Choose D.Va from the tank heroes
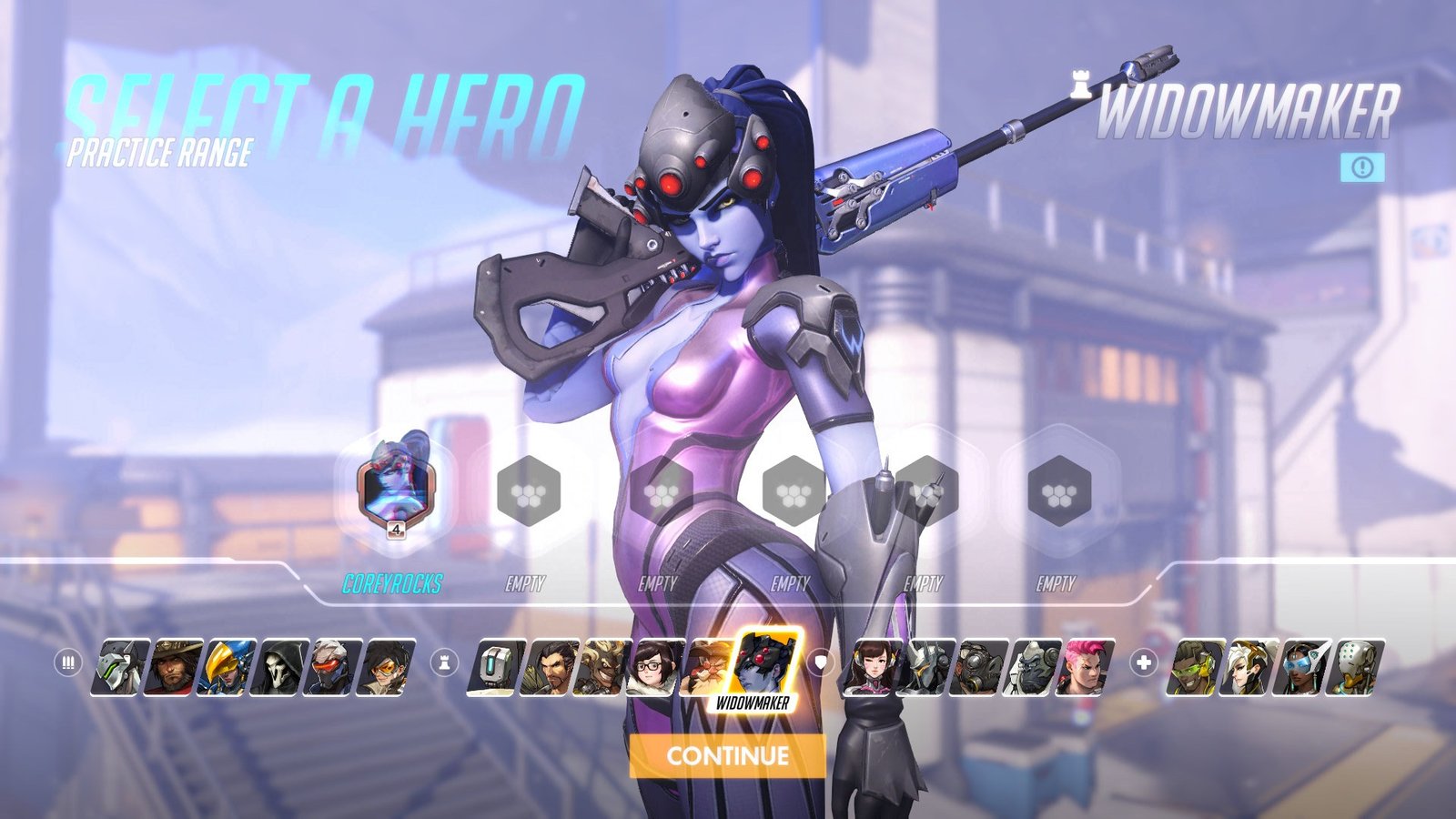1456x819 pixels. (871, 667)
